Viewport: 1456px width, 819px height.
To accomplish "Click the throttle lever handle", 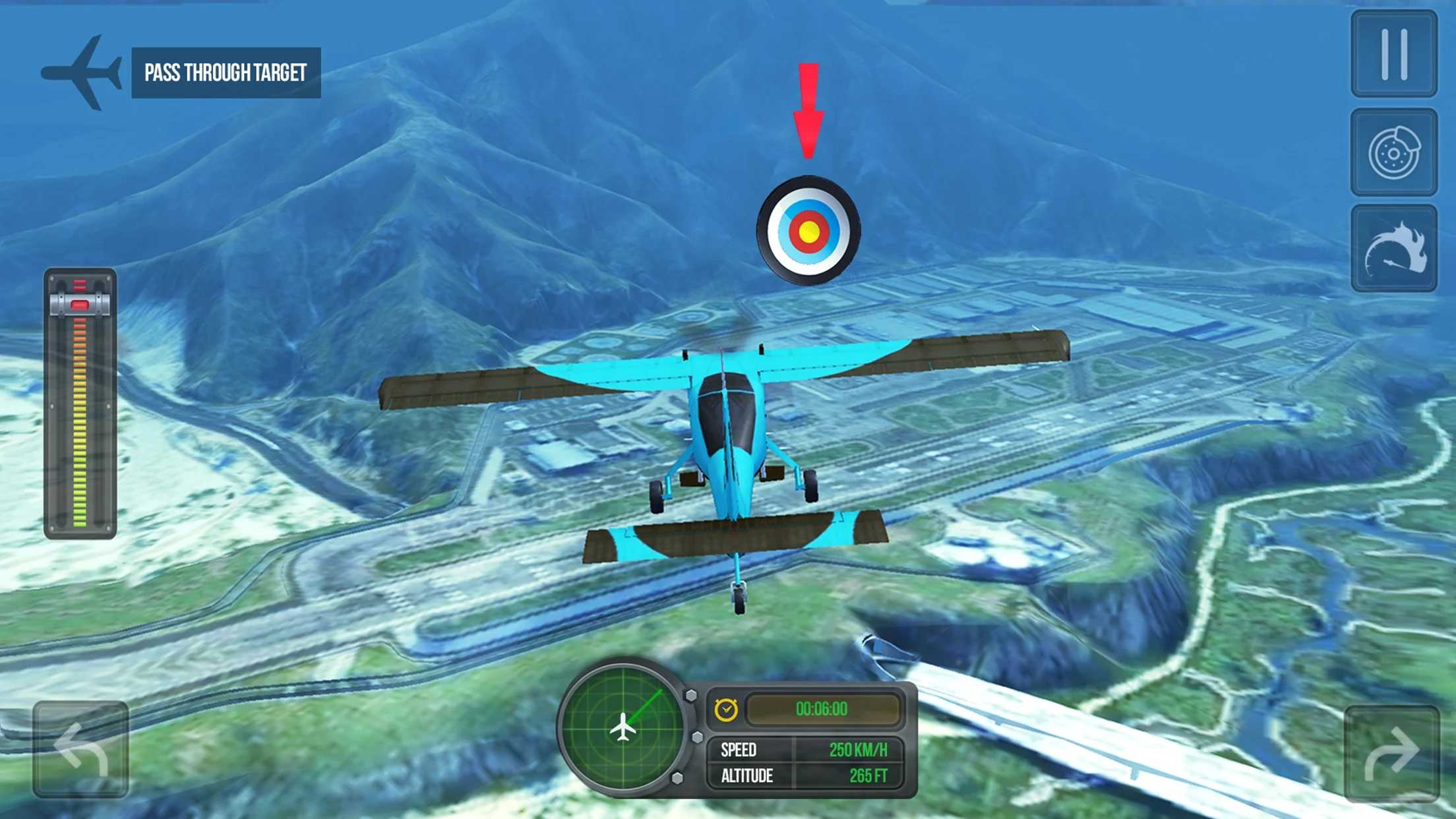I will pyautogui.click(x=80, y=305).
